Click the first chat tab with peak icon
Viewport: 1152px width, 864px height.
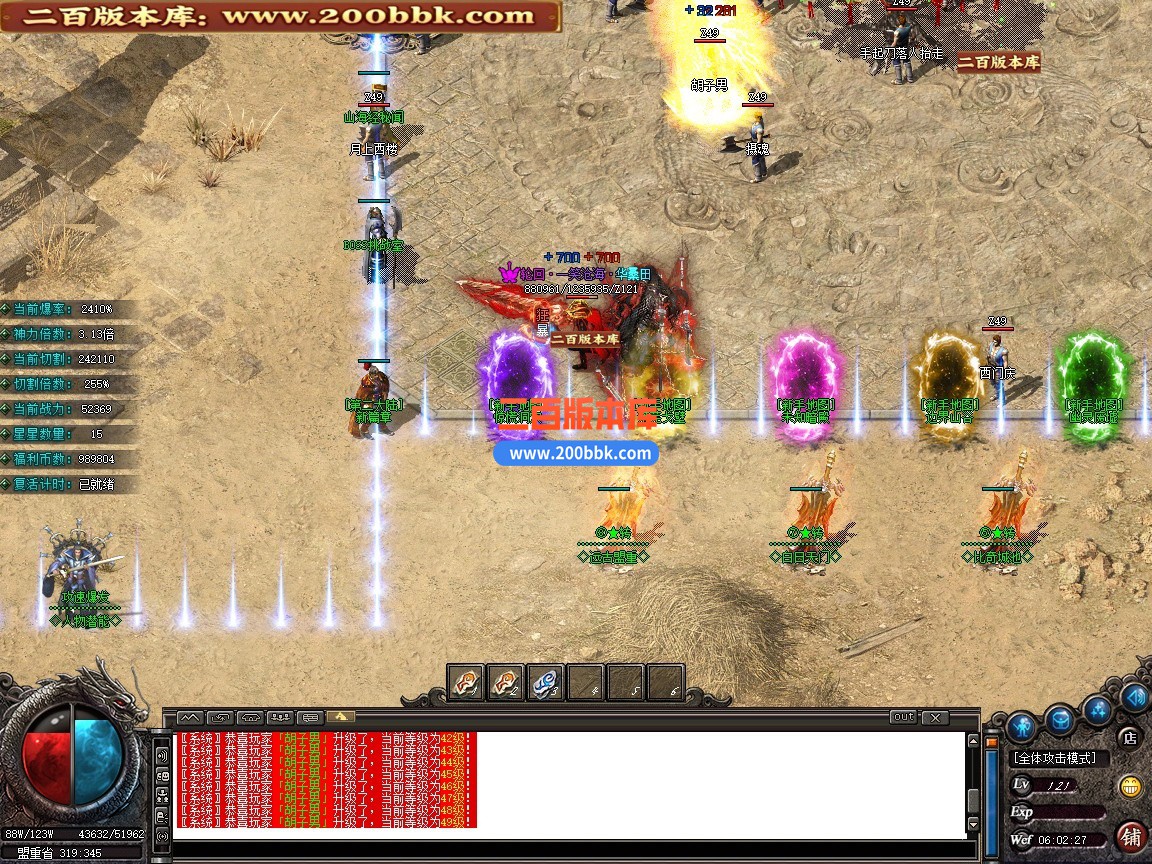[x=191, y=717]
